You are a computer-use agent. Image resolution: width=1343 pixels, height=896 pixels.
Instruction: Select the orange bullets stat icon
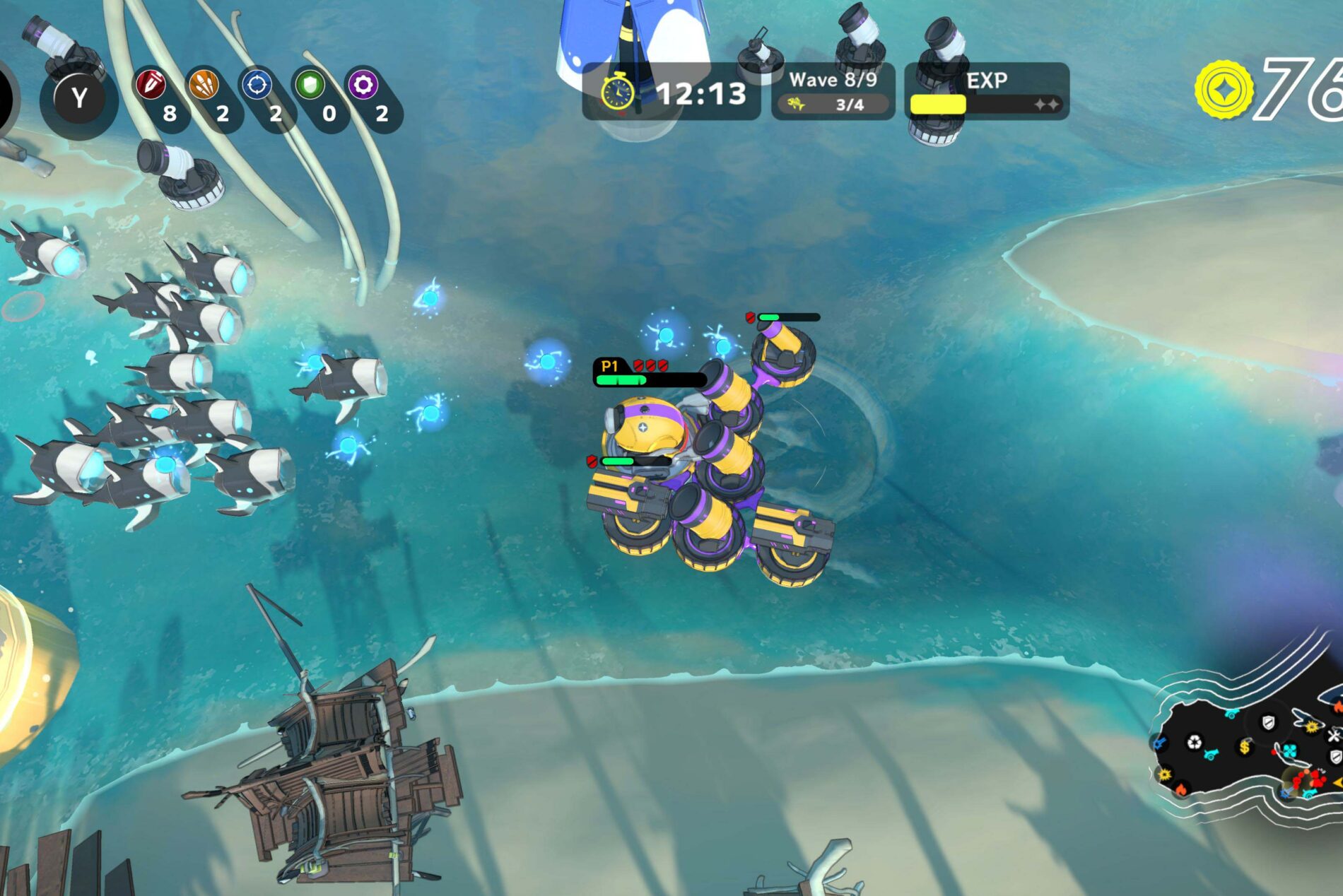(204, 86)
